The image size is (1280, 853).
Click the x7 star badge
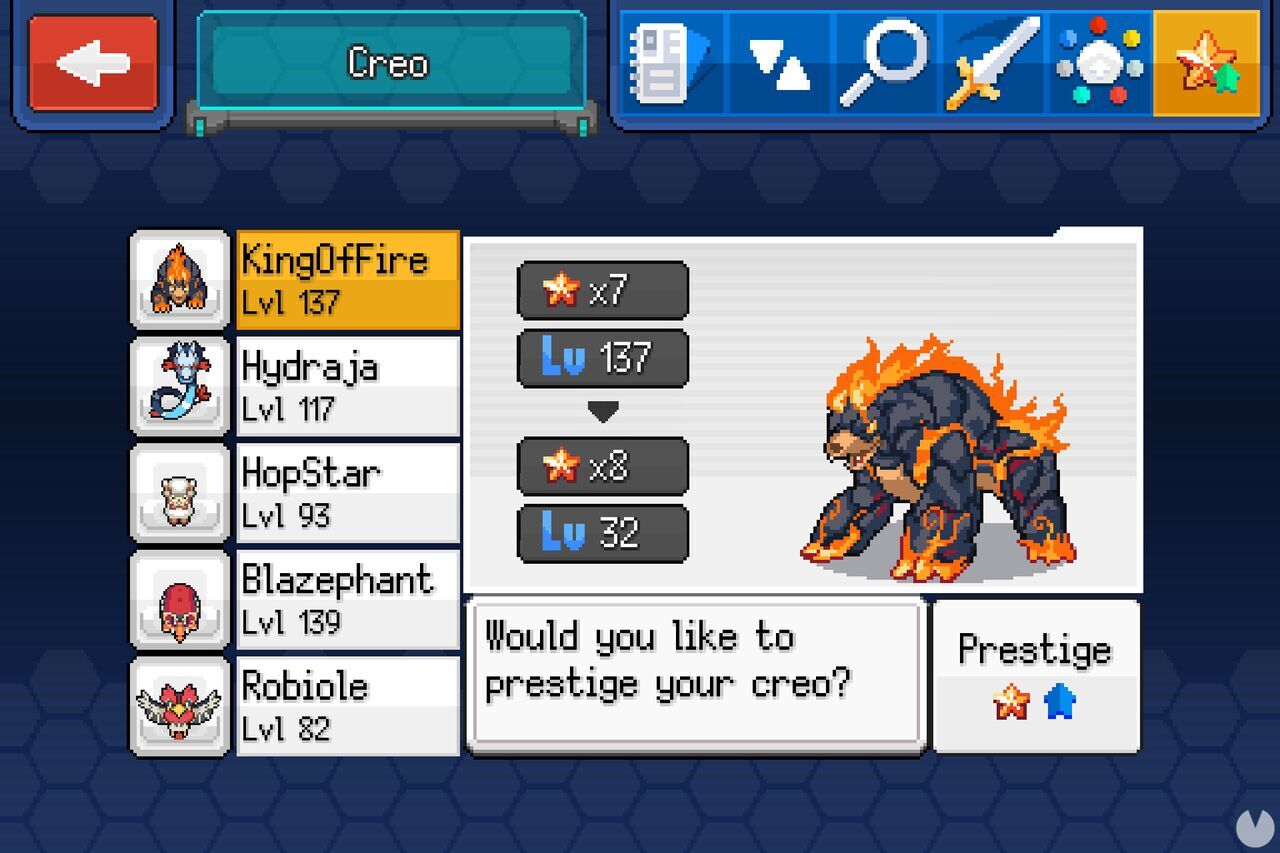pos(601,290)
